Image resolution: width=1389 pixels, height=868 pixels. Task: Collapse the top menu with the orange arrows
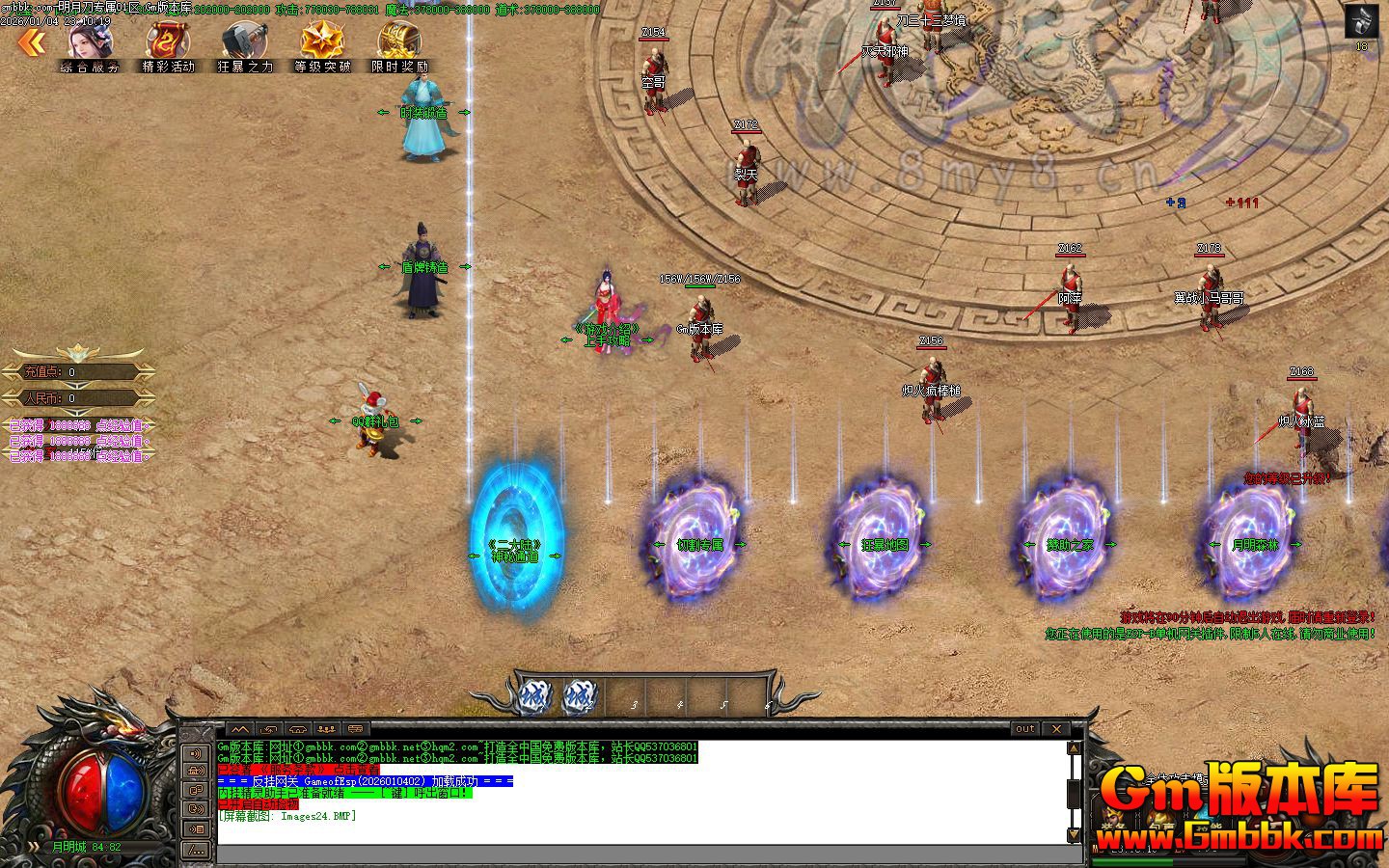(31, 41)
